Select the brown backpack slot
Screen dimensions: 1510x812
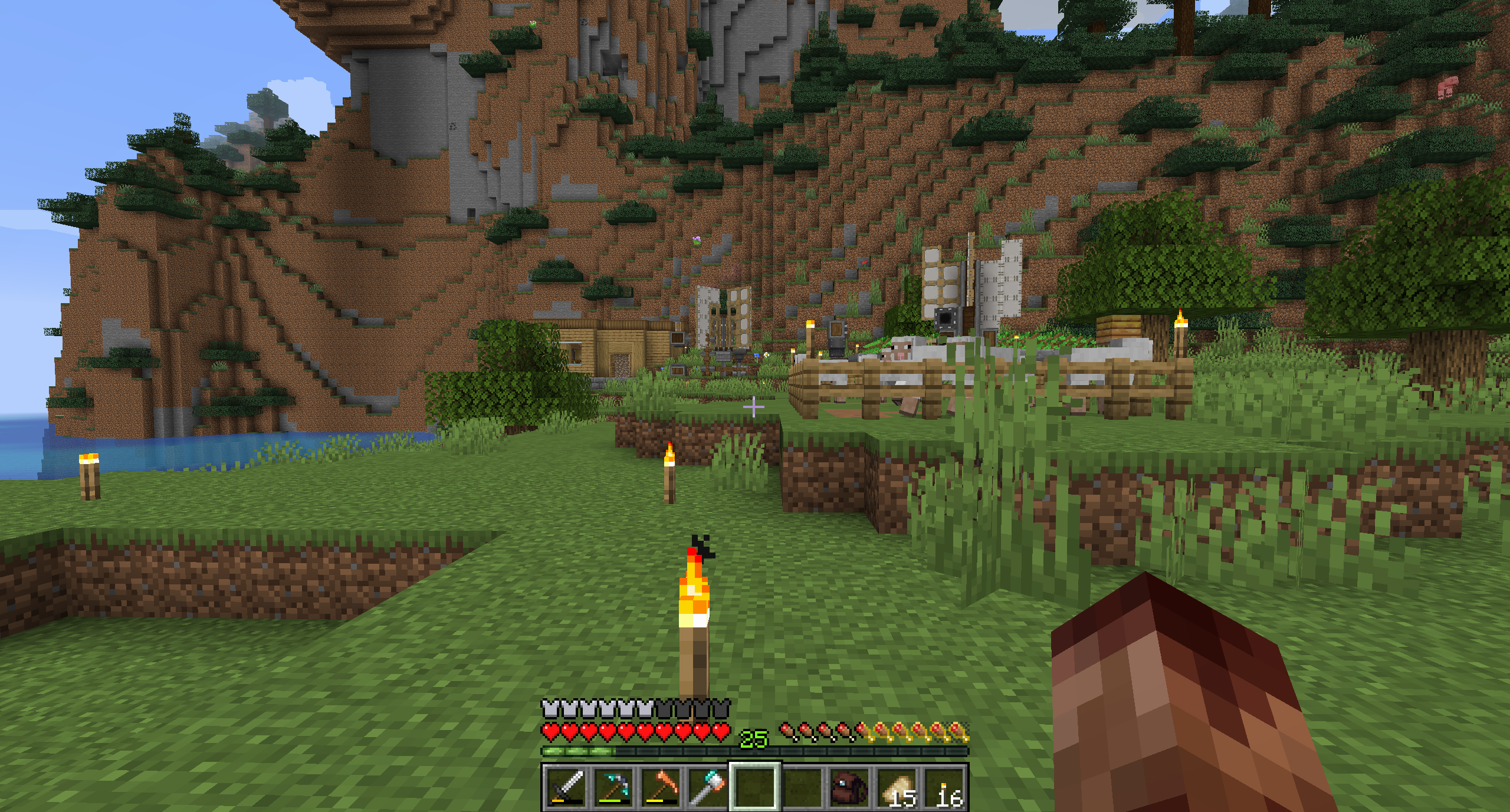849,787
